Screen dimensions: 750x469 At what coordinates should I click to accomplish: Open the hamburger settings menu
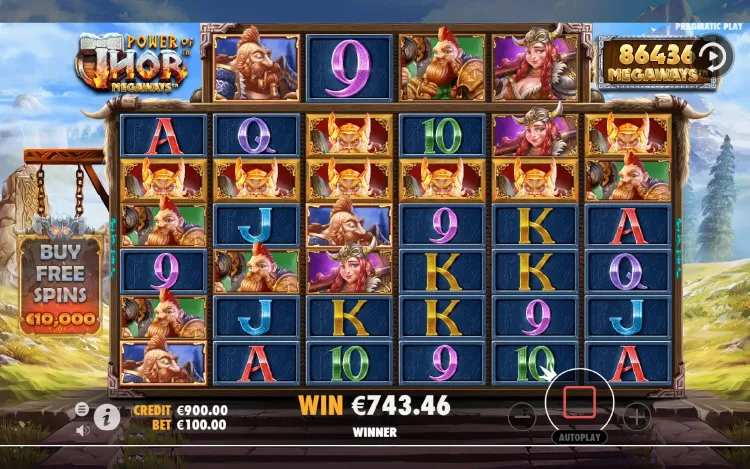click(82, 410)
